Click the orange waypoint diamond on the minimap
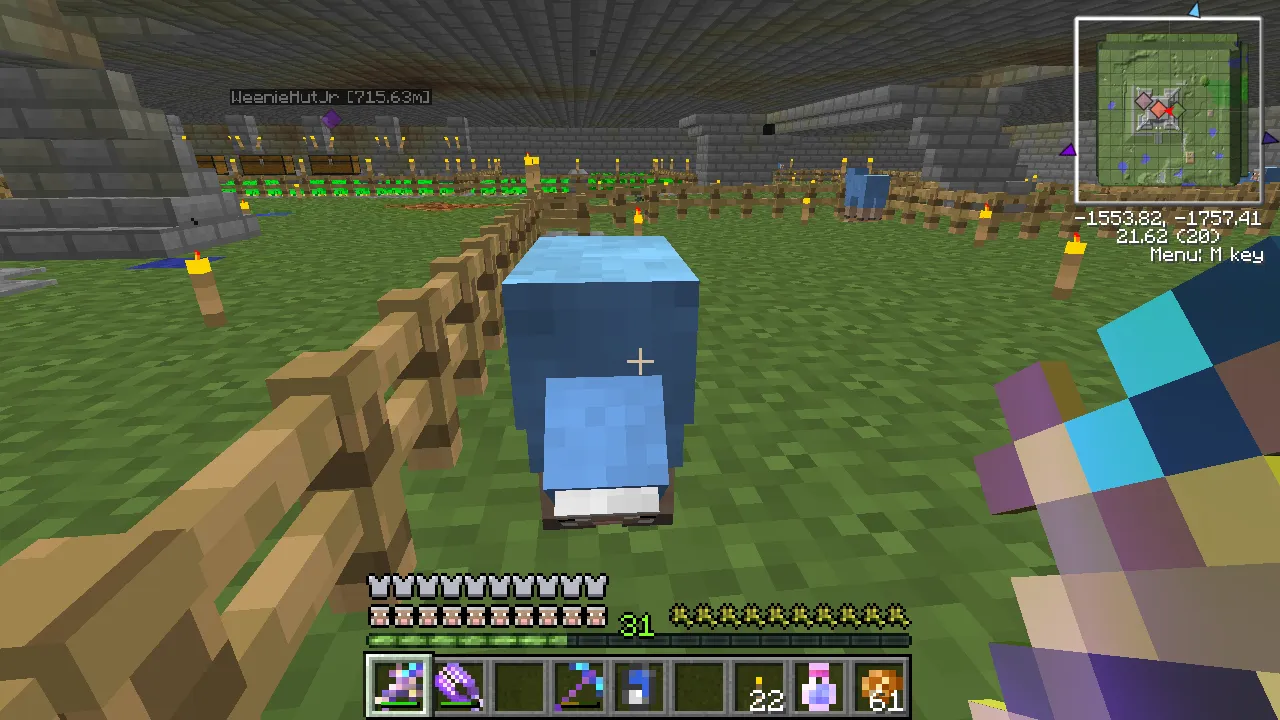 coord(1159,110)
